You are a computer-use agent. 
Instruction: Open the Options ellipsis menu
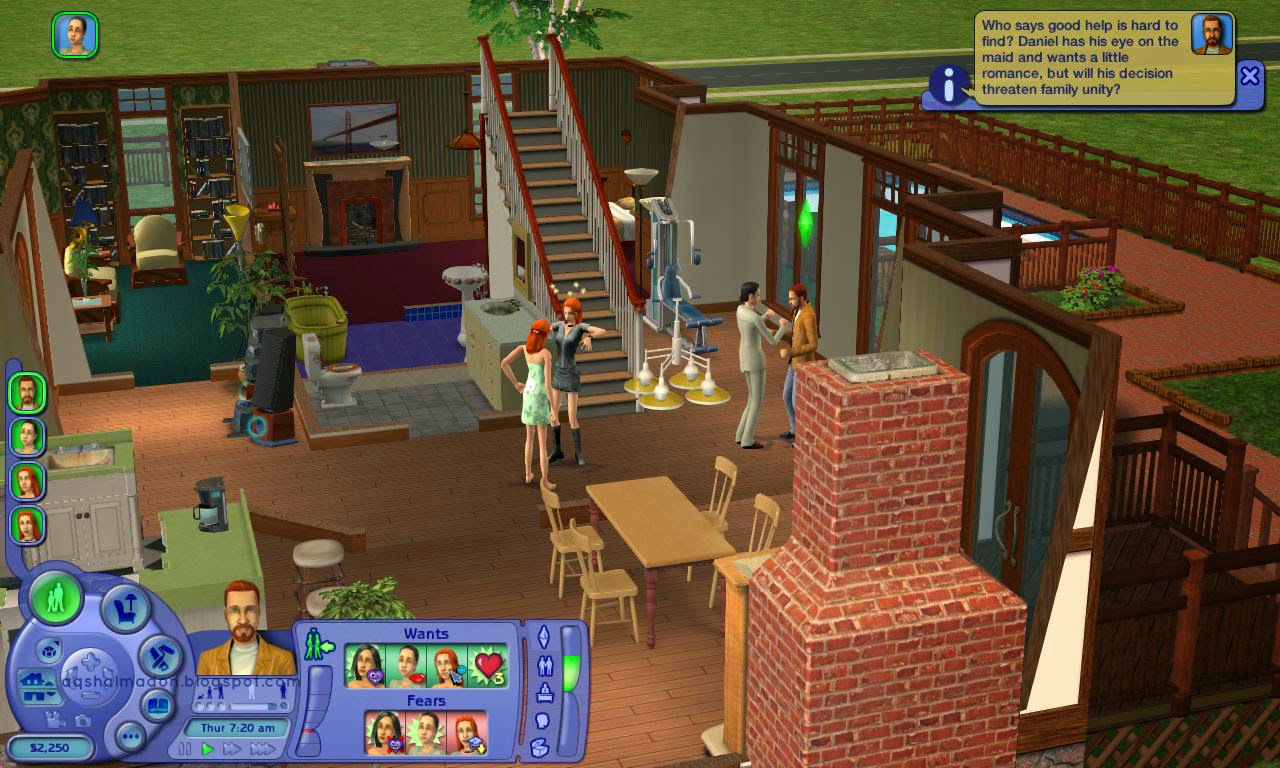pyautogui.click(x=130, y=735)
